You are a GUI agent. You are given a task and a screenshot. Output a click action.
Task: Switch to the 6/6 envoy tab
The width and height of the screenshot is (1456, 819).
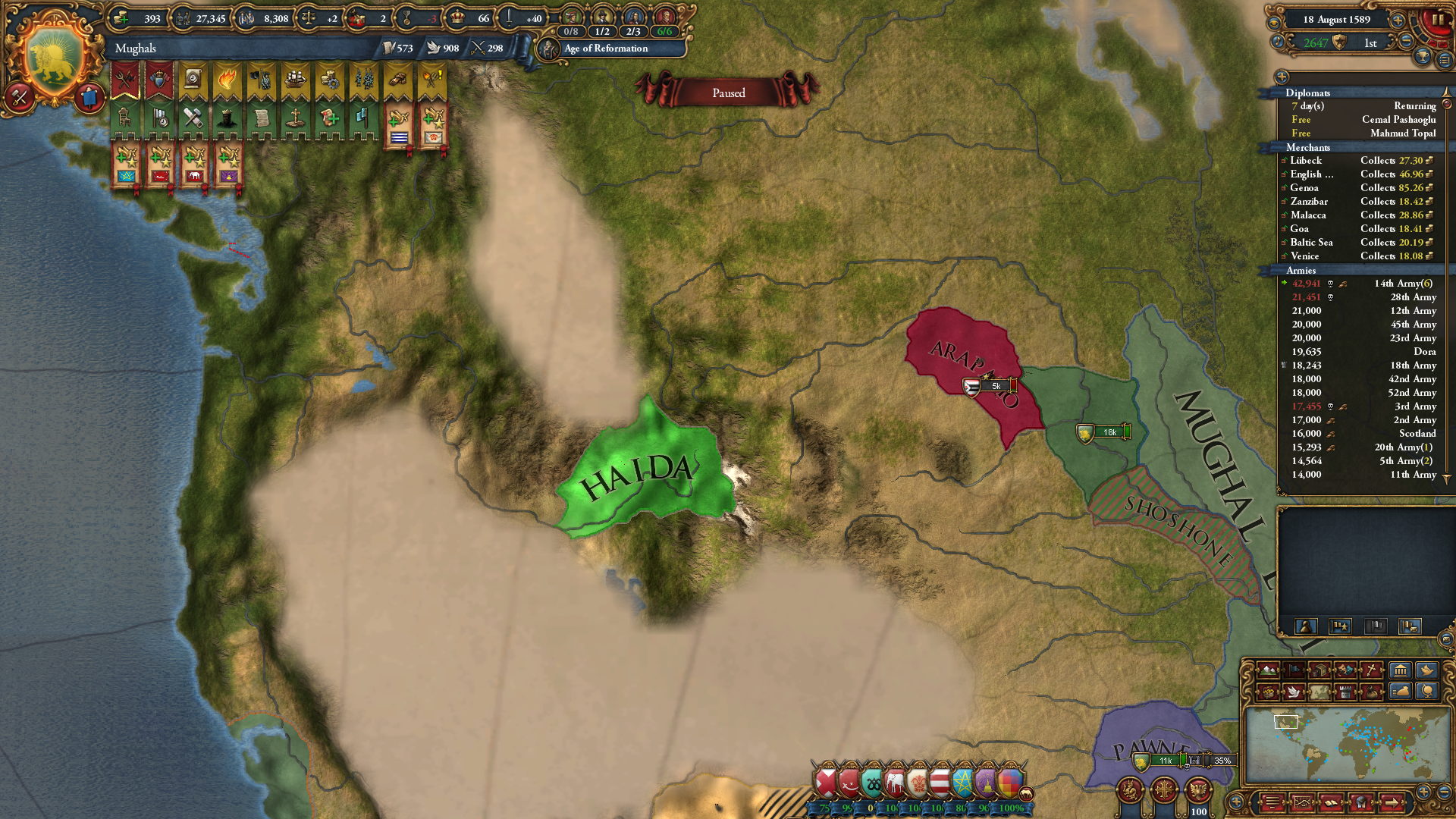pyautogui.click(x=664, y=32)
